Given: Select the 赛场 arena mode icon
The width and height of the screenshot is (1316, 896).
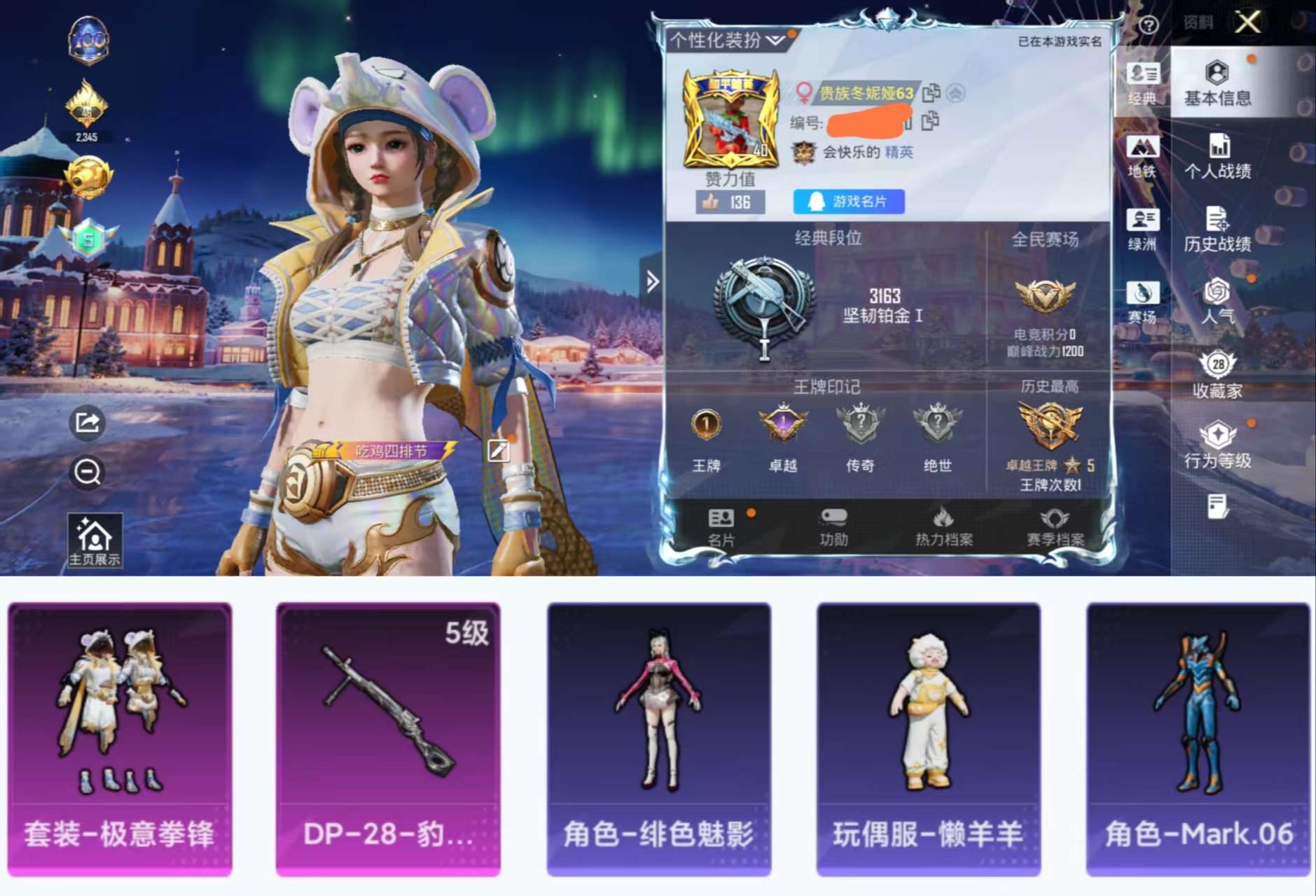Looking at the screenshot, I should coord(1144,301).
